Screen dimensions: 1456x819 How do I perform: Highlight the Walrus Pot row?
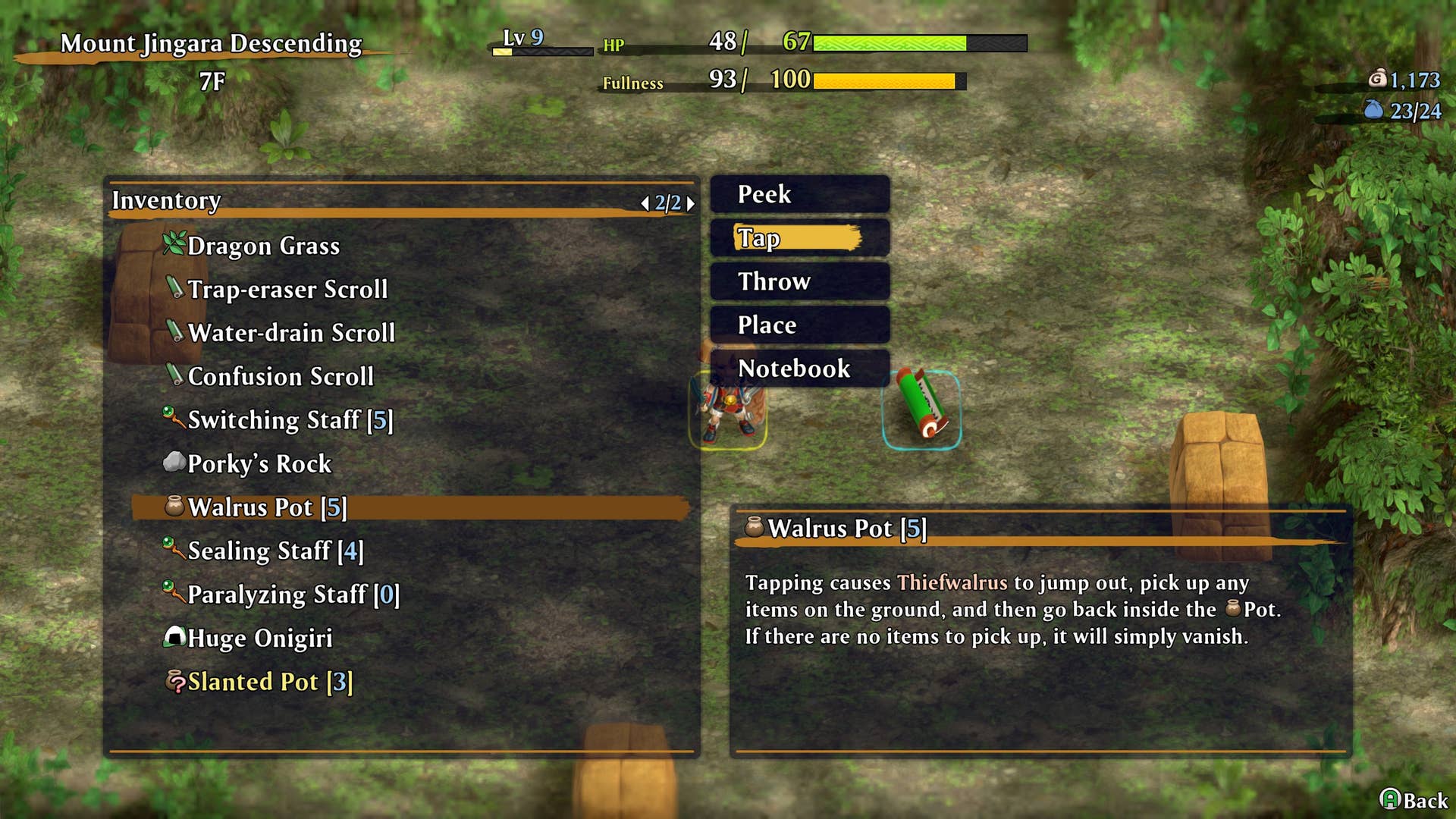pos(266,507)
